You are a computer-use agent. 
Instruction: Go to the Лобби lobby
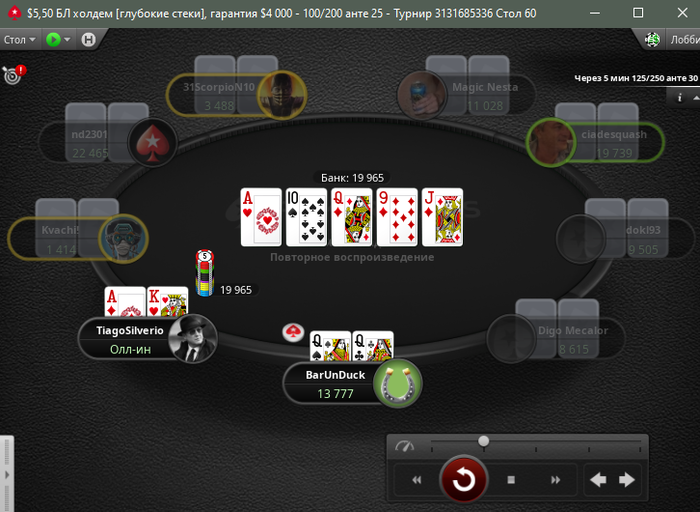coord(684,40)
